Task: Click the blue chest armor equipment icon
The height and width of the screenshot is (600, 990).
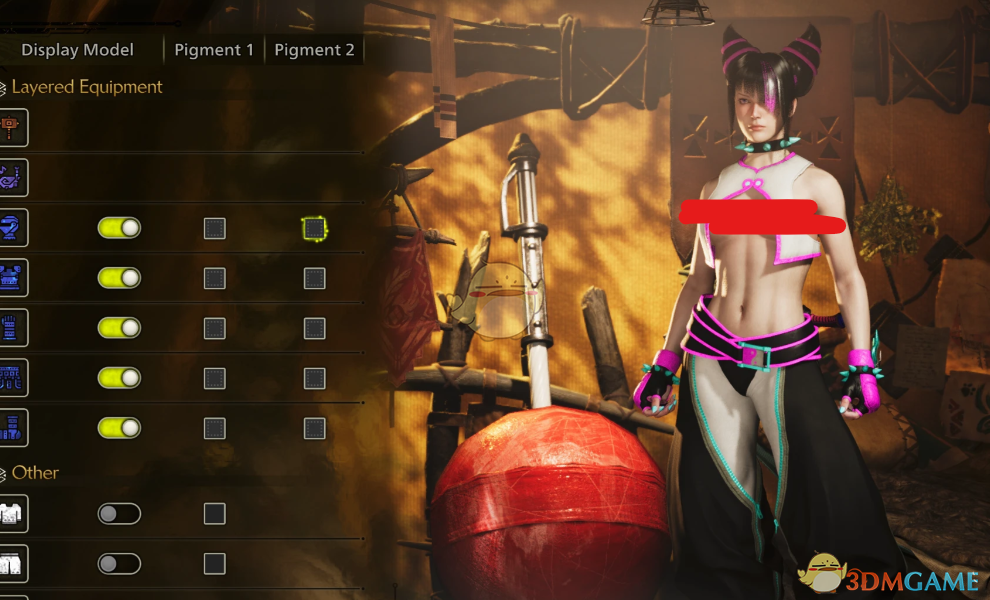Action: point(13,278)
